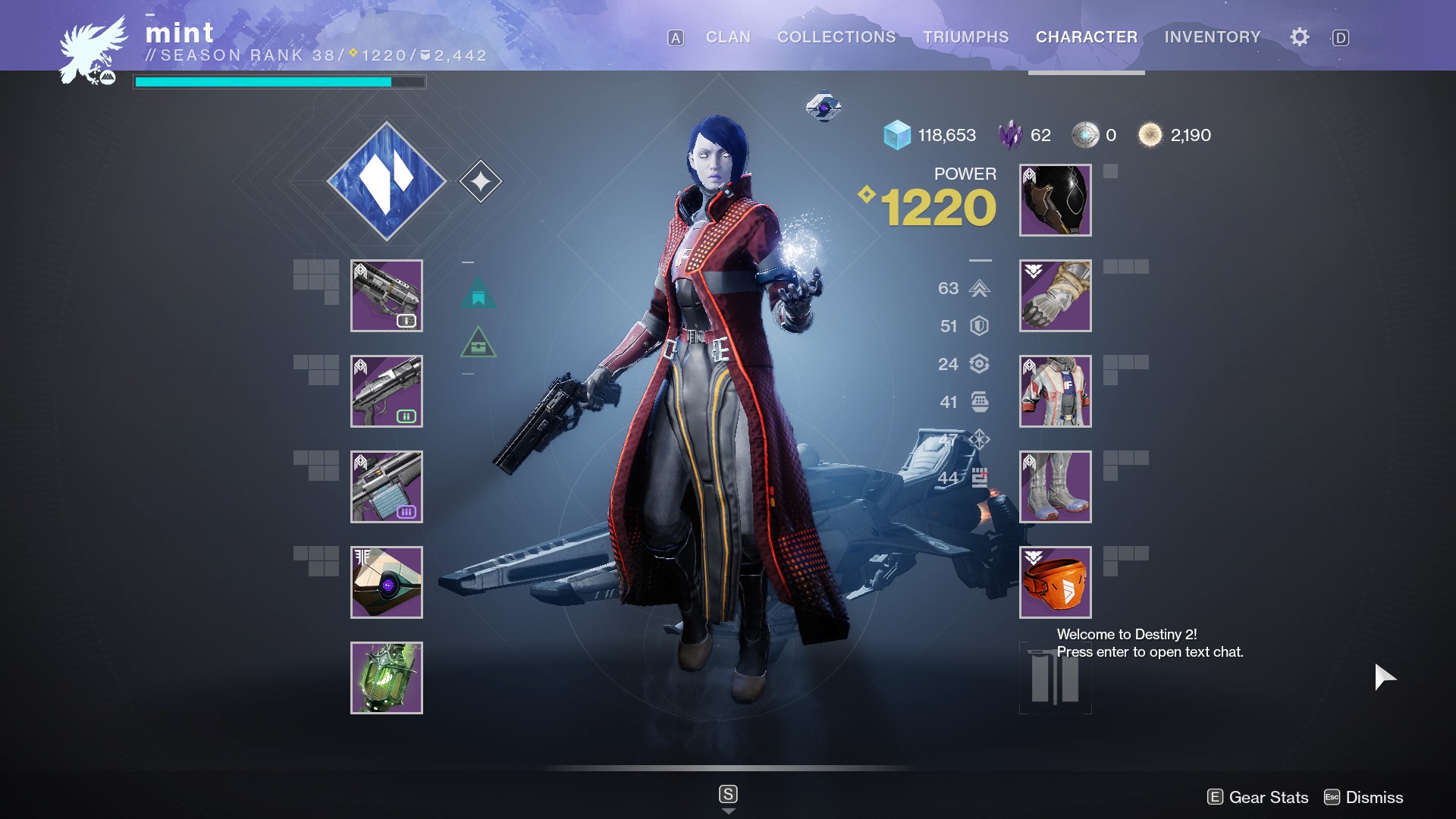Image resolution: width=1456 pixels, height=819 pixels.
Task: Open the Ghost shell slot
Action: tap(387, 582)
